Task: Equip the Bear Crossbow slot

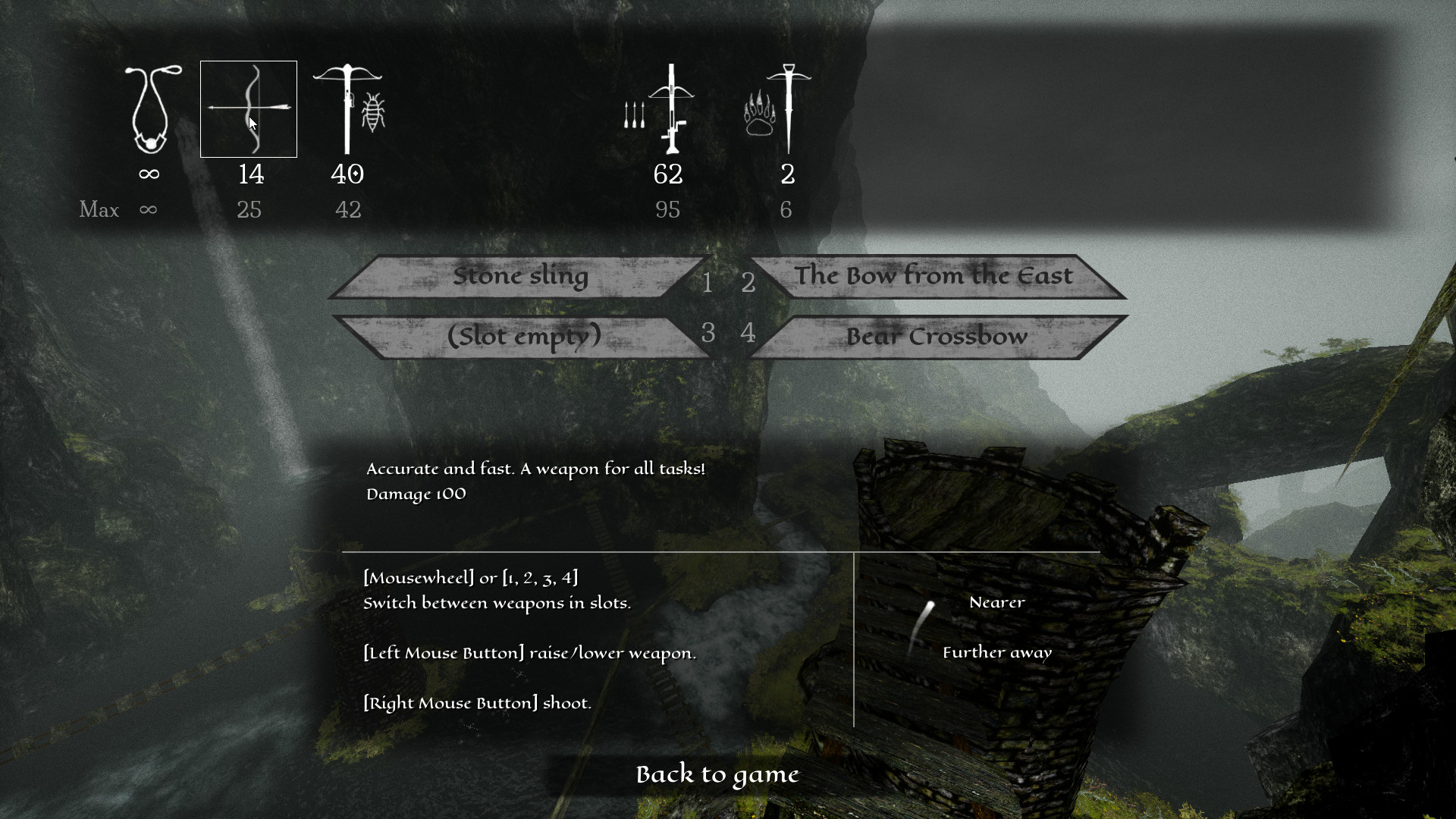Action: click(x=937, y=336)
